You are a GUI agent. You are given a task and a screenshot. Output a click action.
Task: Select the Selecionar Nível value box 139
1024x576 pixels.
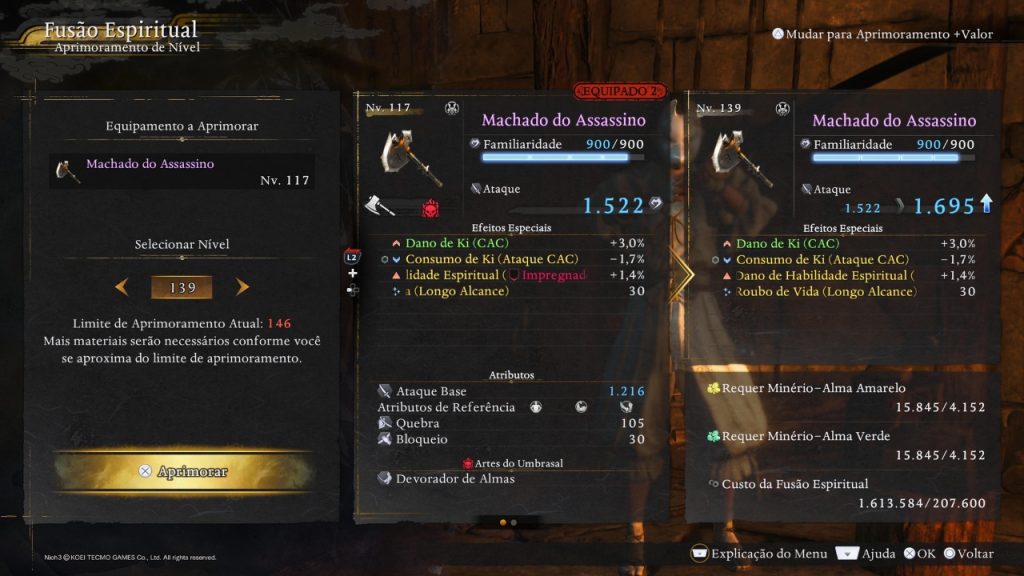coord(182,288)
